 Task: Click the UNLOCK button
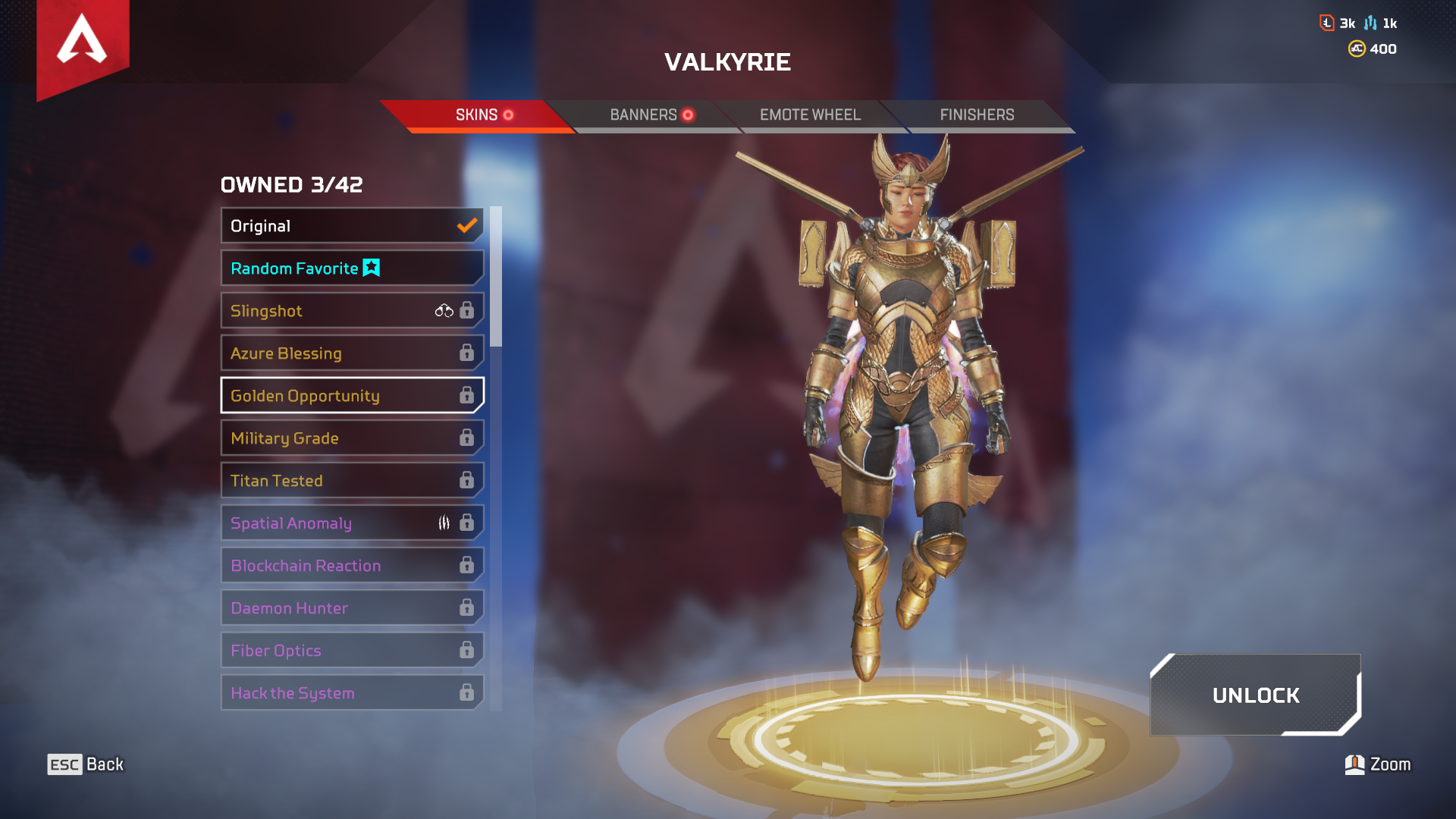pyautogui.click(x=1255, y=695)
